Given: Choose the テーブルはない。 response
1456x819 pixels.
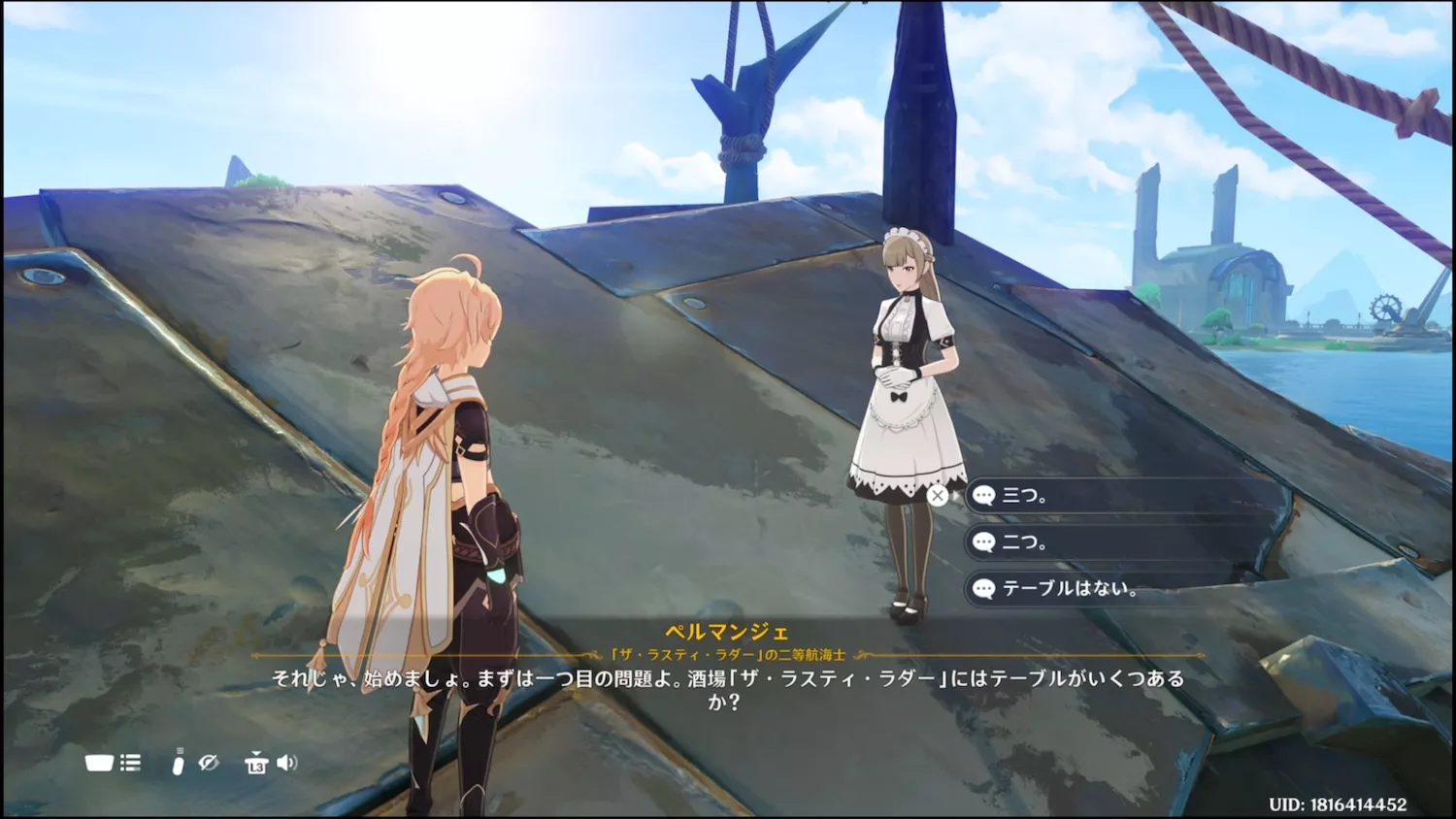Looking at the screenshot, I should click(1077, 589).
